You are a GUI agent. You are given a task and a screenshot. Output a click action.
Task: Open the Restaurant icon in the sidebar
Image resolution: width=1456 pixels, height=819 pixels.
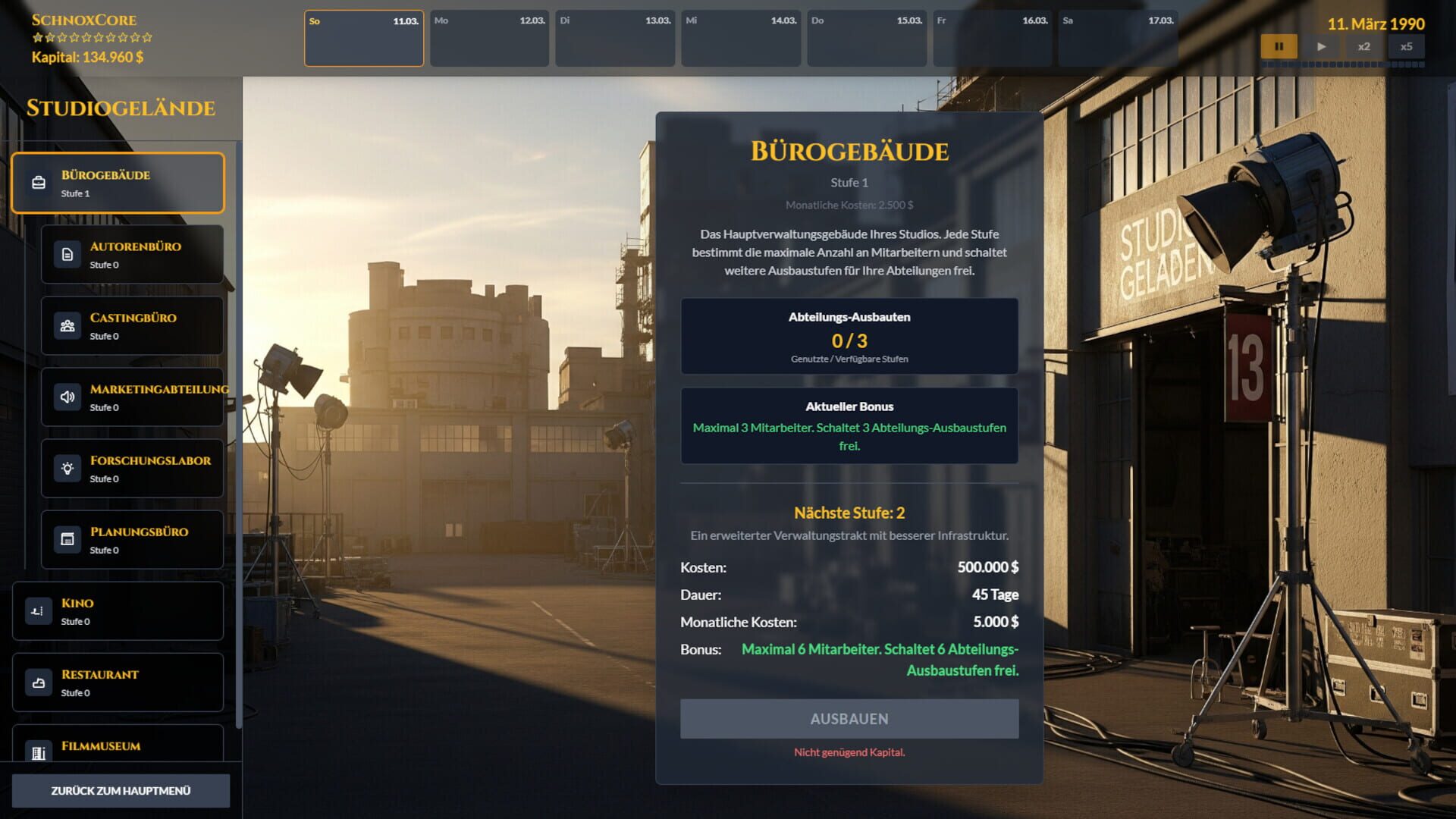click(x=38, y=682)
